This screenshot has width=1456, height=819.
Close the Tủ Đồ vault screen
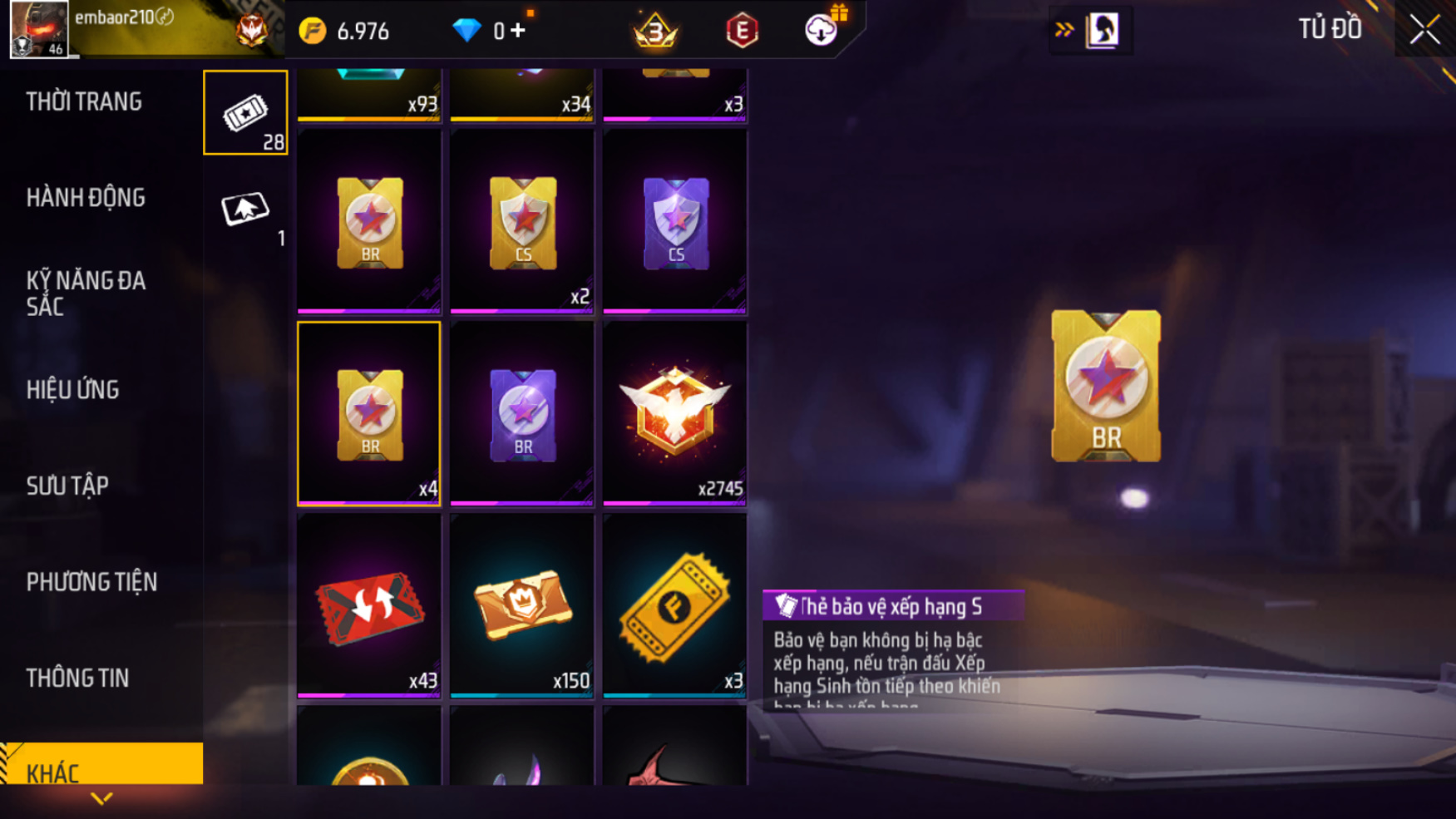click(x=1424, y=30)
